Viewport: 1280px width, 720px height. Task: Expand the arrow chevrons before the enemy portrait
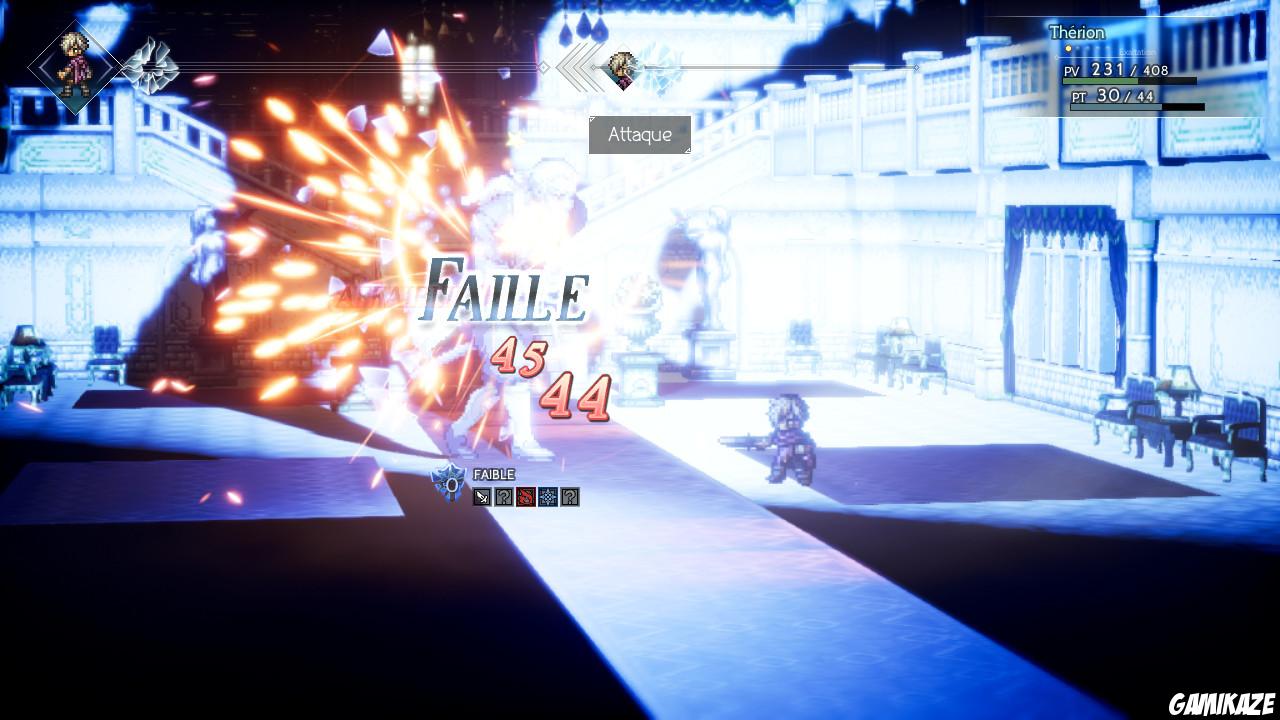click(x=577, y=67)
